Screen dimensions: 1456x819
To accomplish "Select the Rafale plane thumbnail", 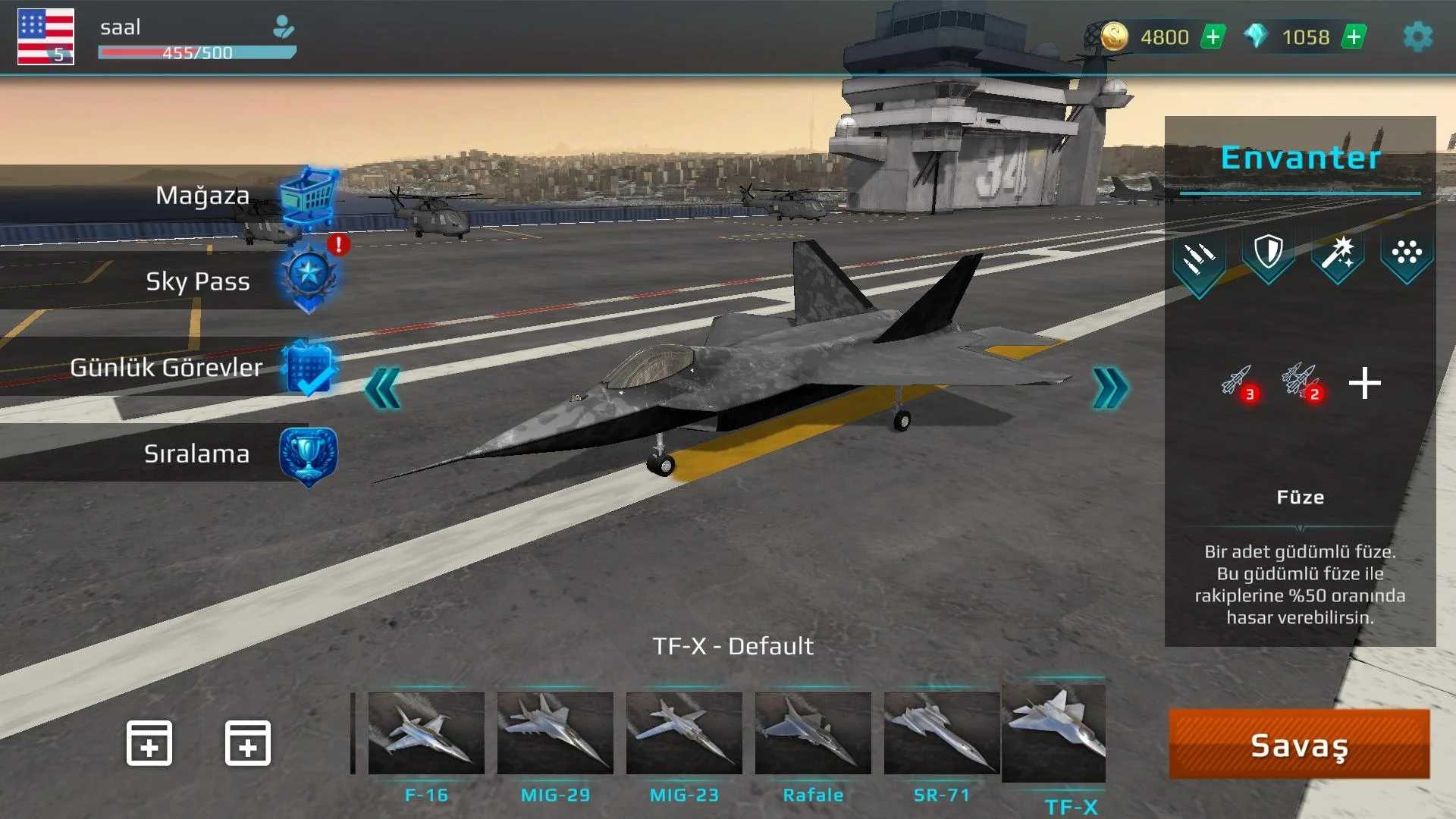I will [x=813, y=733].
